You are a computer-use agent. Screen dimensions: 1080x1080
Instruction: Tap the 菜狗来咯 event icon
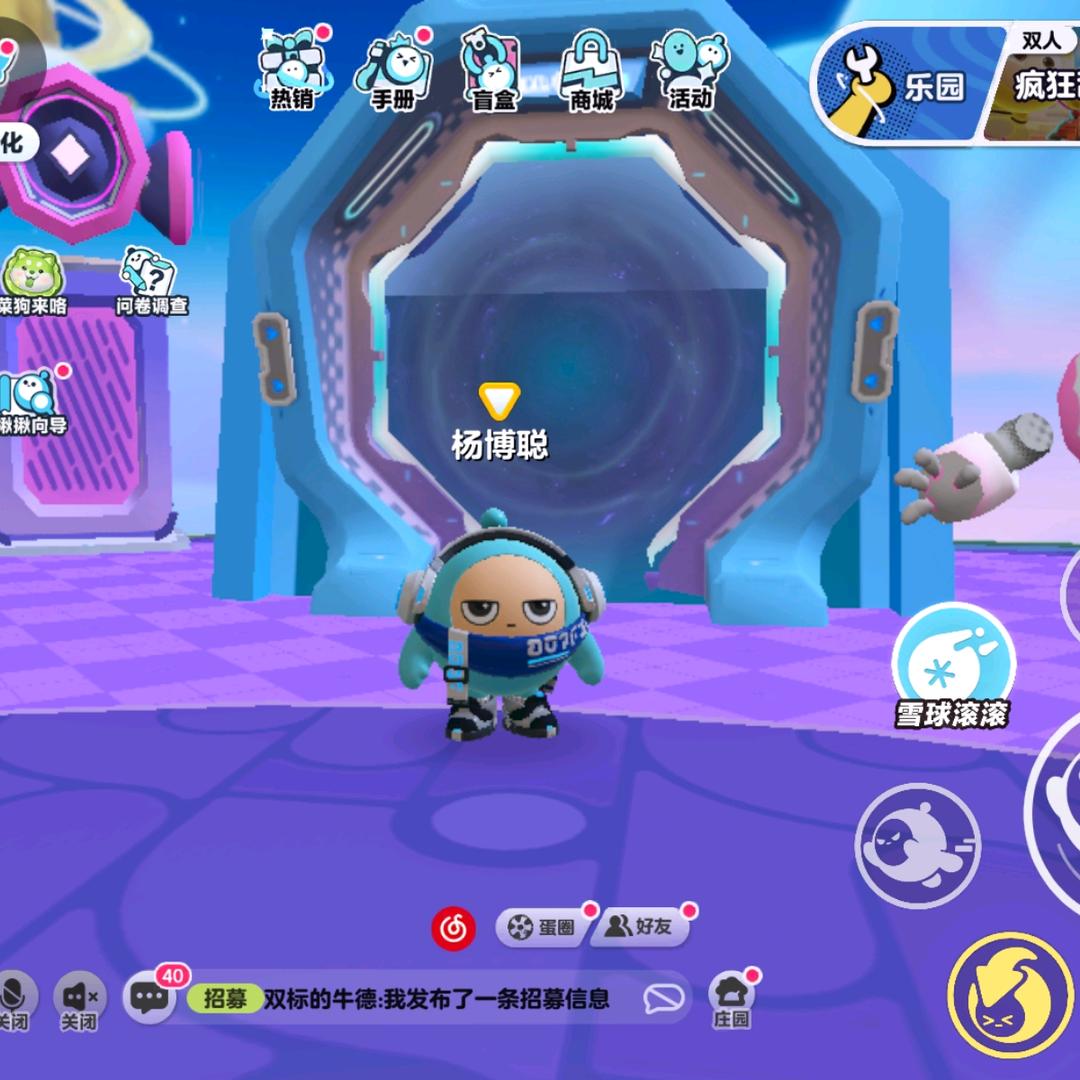tap(32, 282)
